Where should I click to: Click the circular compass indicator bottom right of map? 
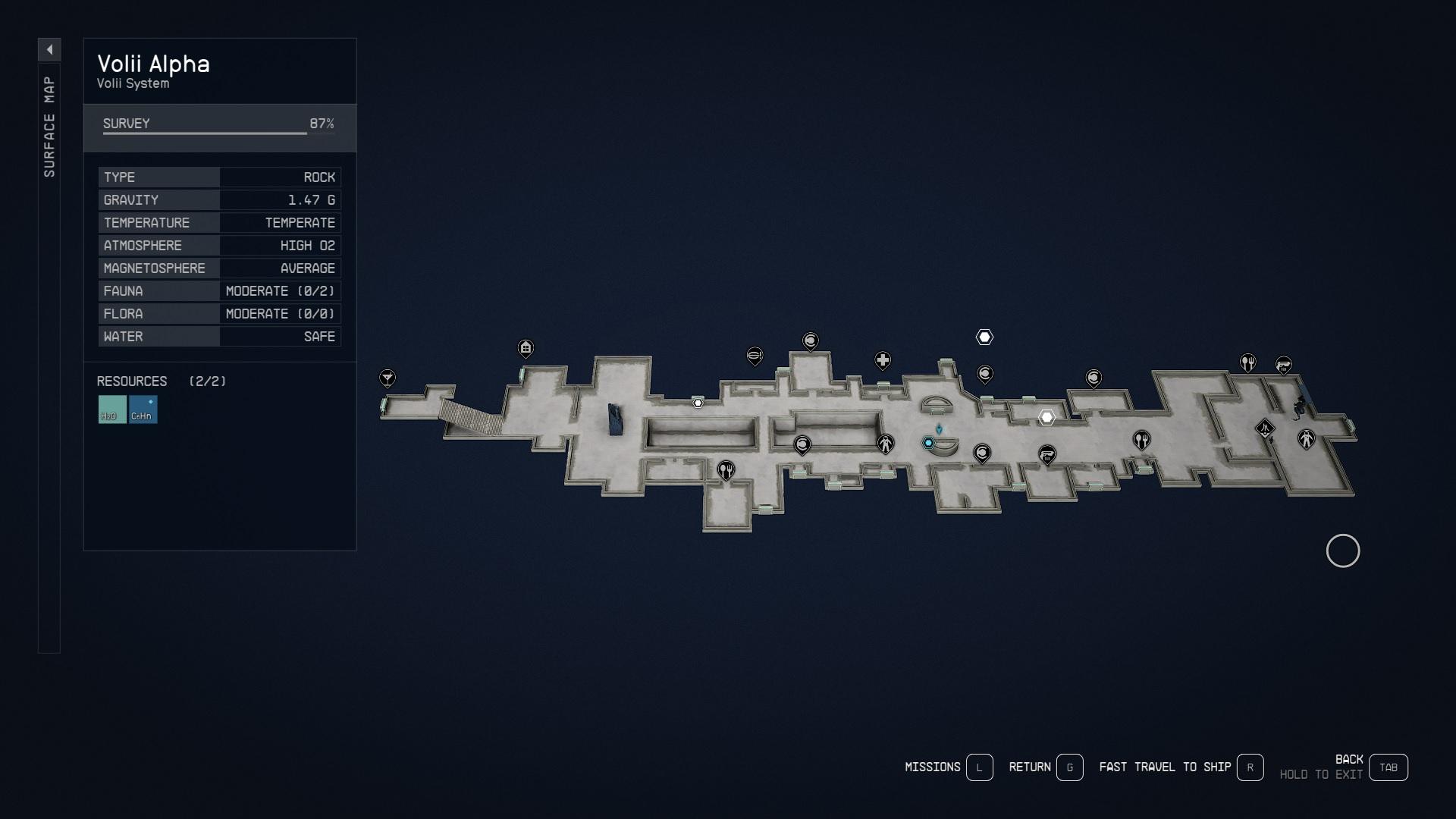[1343, 551]
